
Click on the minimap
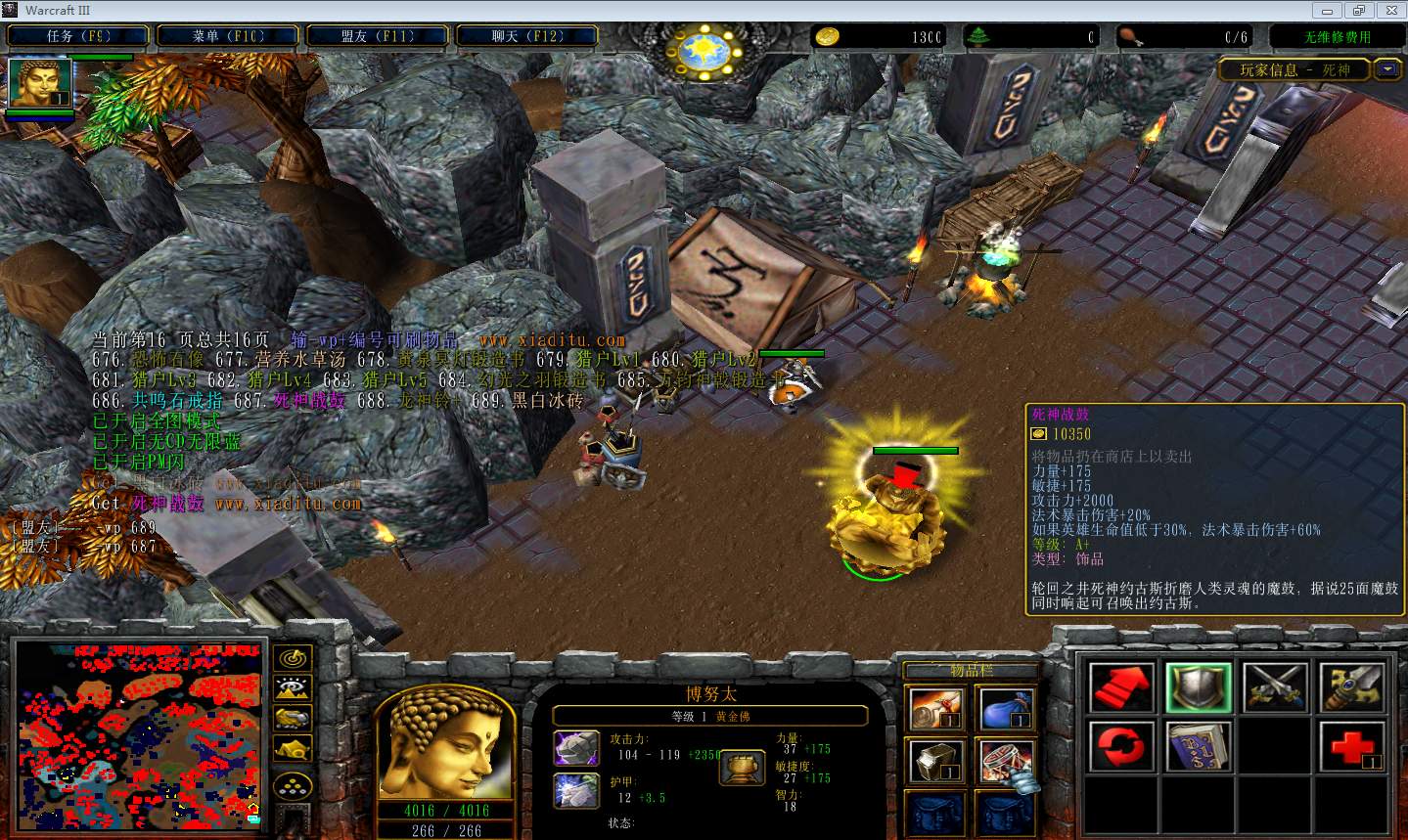tap(138, 731)
